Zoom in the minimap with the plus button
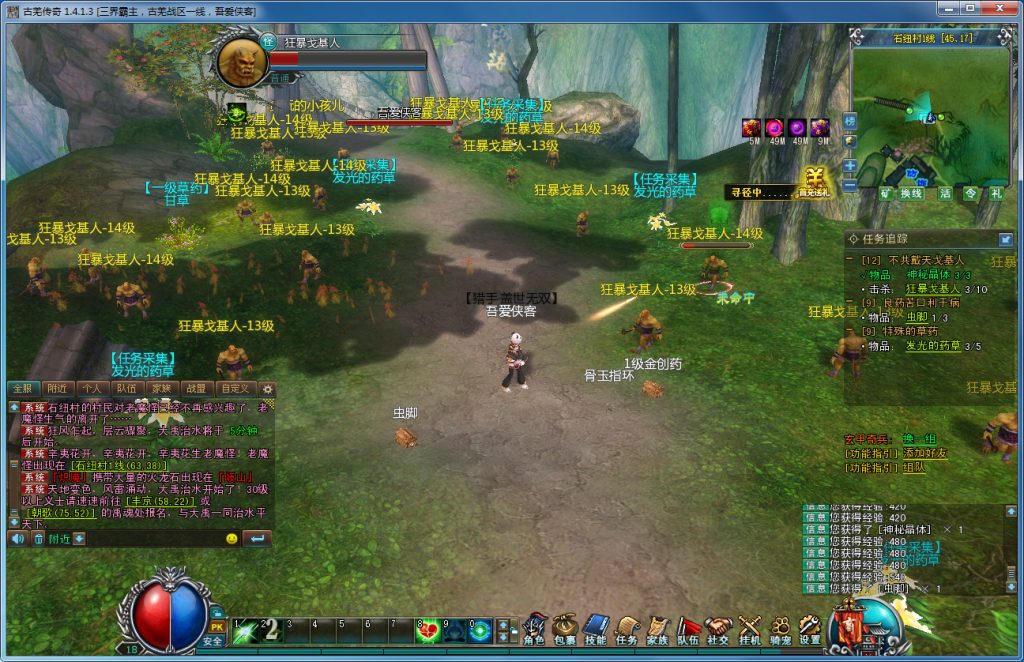1024x662 pixels. click(x=850, y=165)
